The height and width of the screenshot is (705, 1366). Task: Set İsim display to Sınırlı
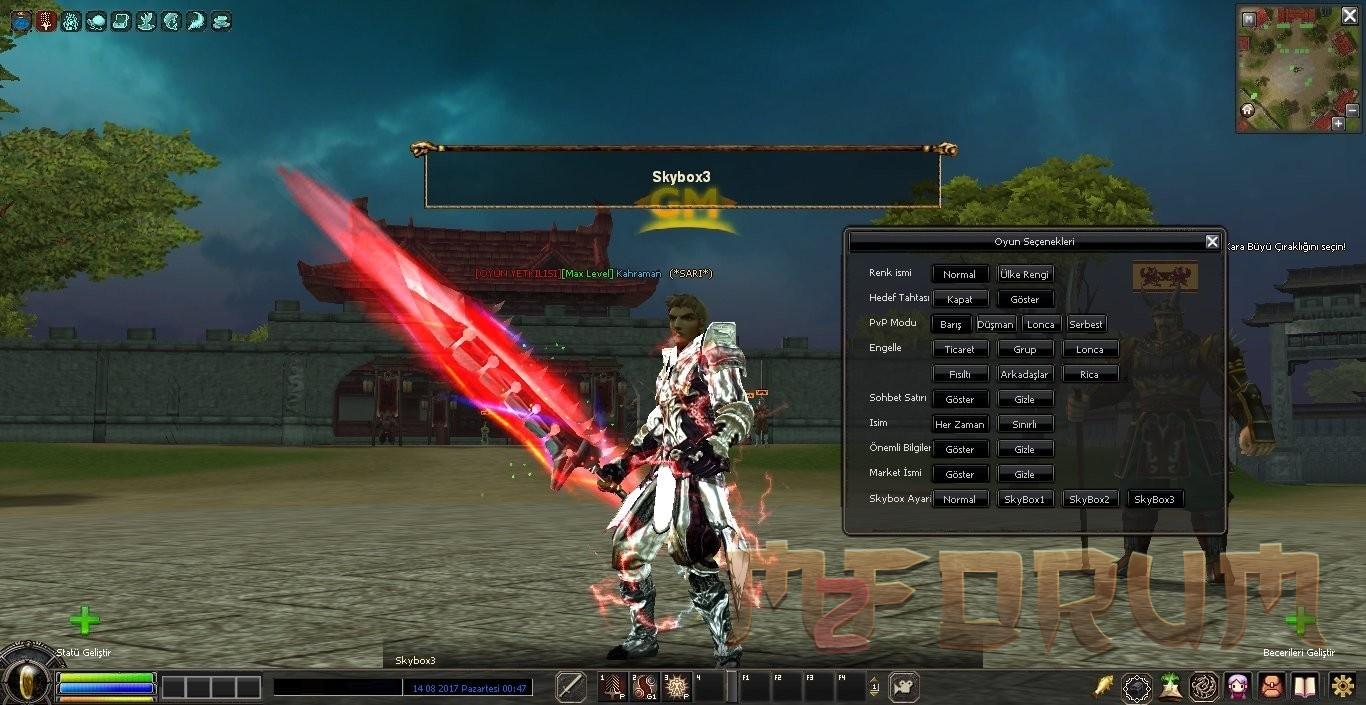(1025, 424)
